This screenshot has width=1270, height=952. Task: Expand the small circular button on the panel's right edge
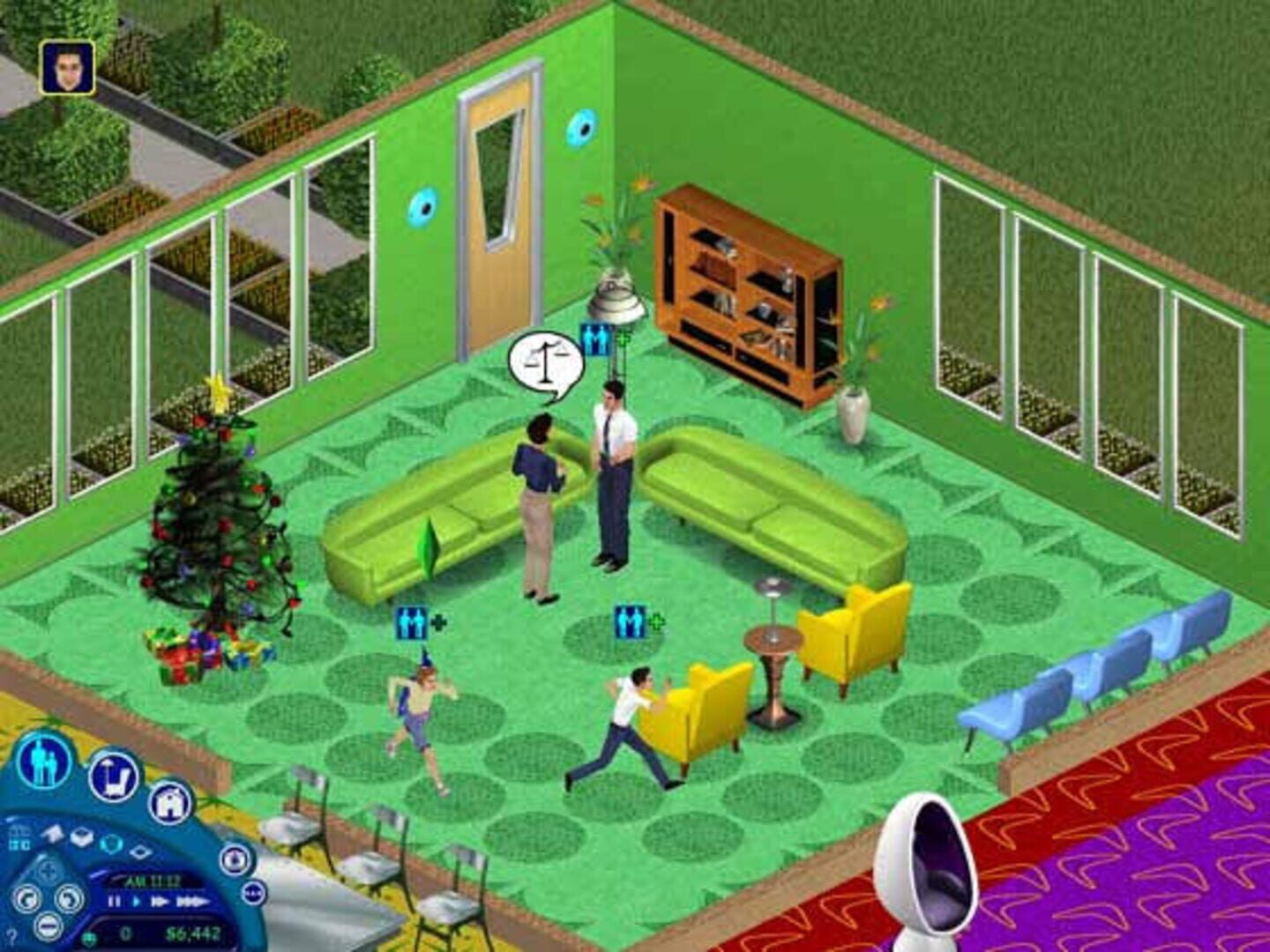[x=253, y=893]
